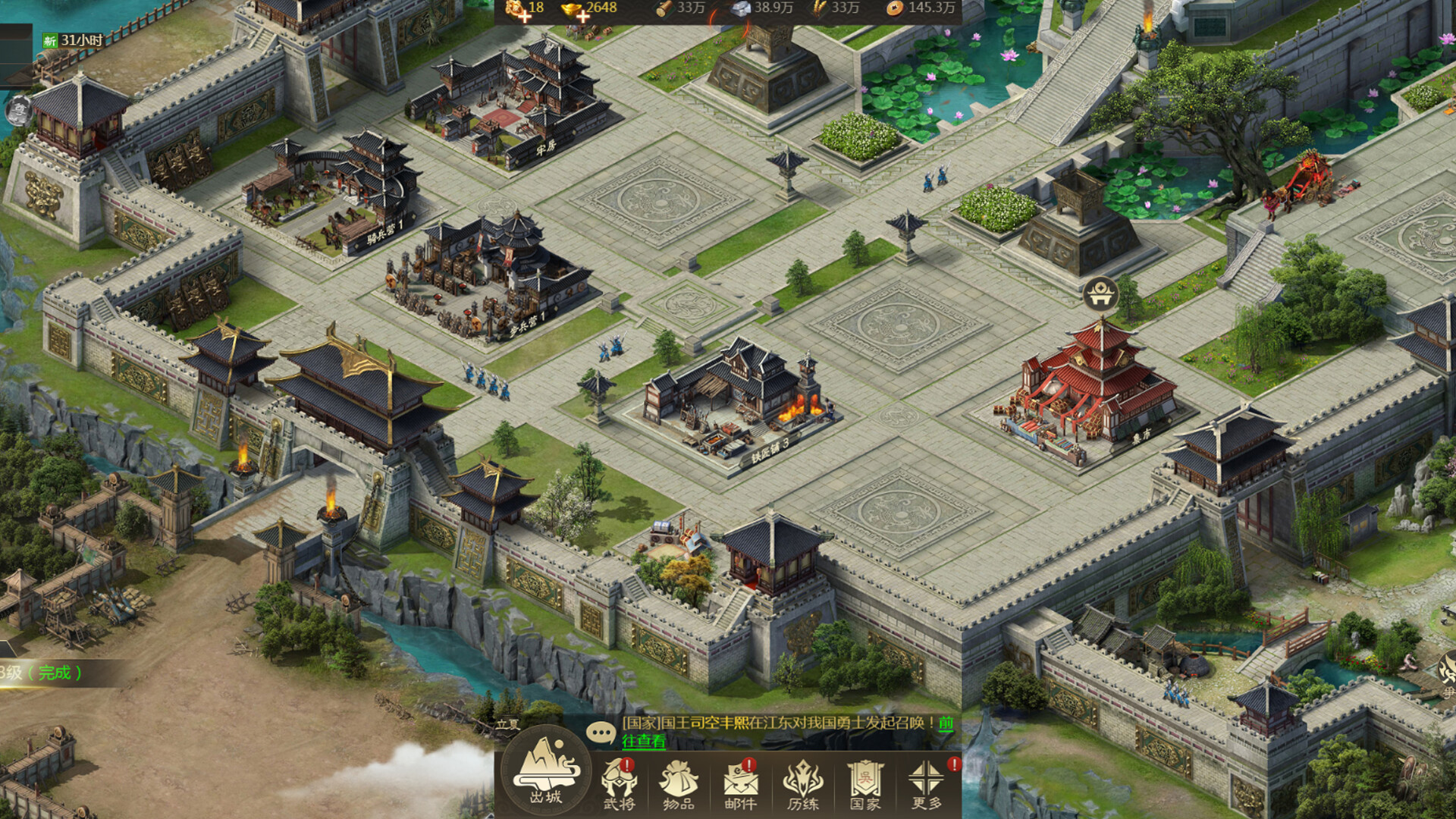The width and height of the screenshot is (1456, 819).
Task: Click the market icon above 集市
Action: tap(1100, 293)
